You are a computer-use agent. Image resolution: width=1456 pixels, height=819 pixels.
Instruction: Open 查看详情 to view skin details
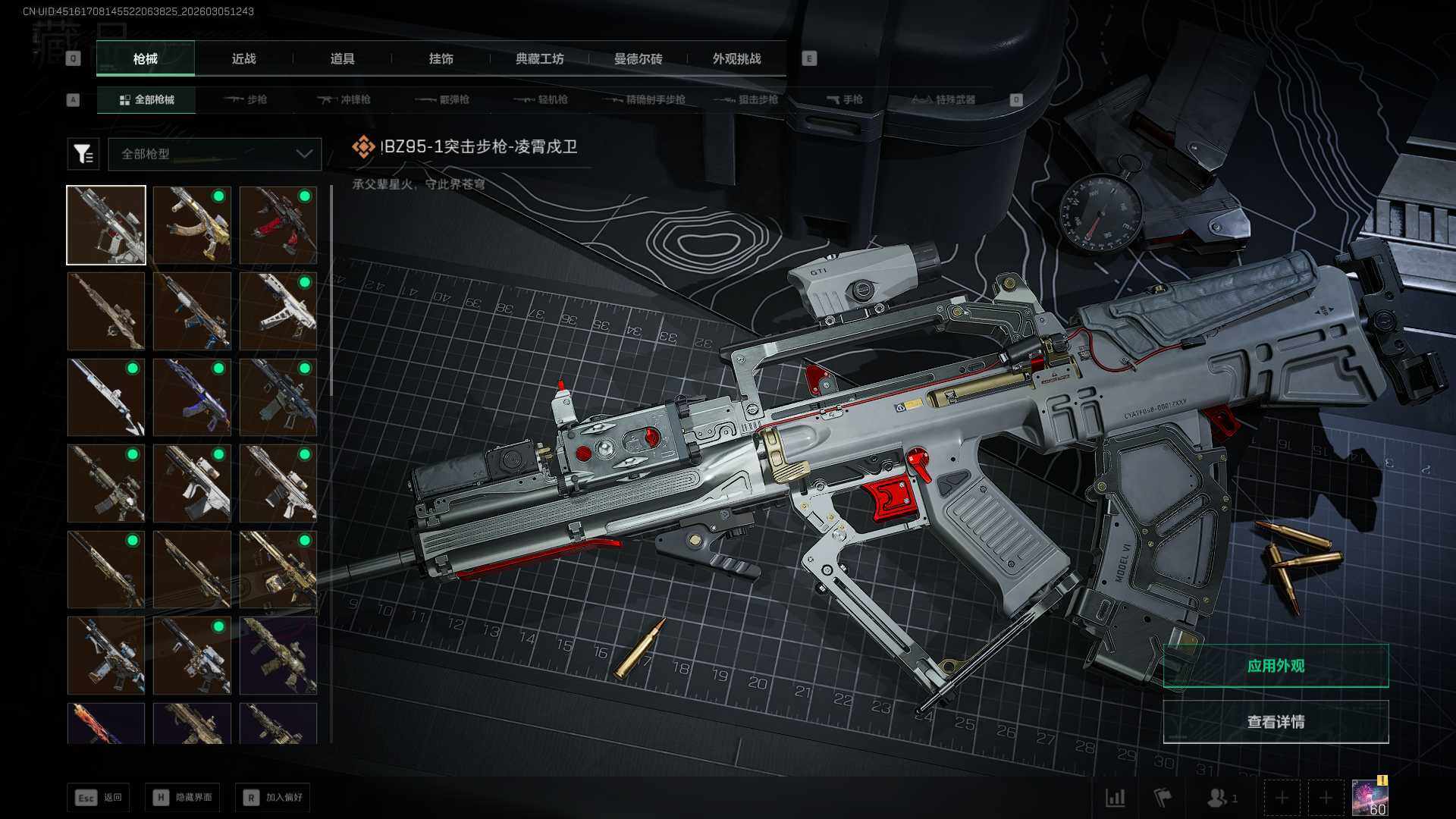click(1276, 722)
